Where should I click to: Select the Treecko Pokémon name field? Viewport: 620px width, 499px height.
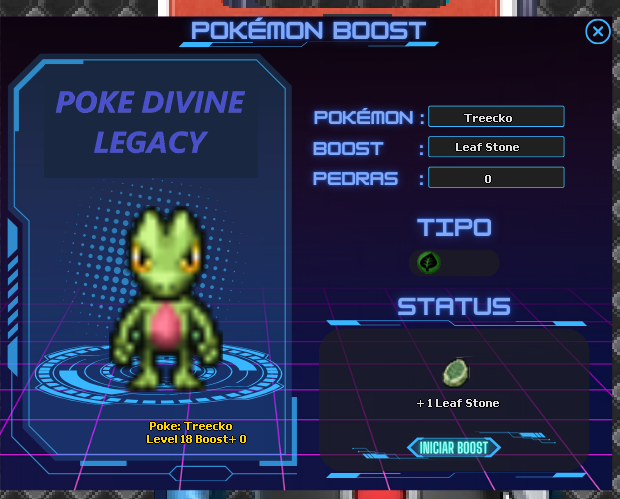tap(496, 117)
